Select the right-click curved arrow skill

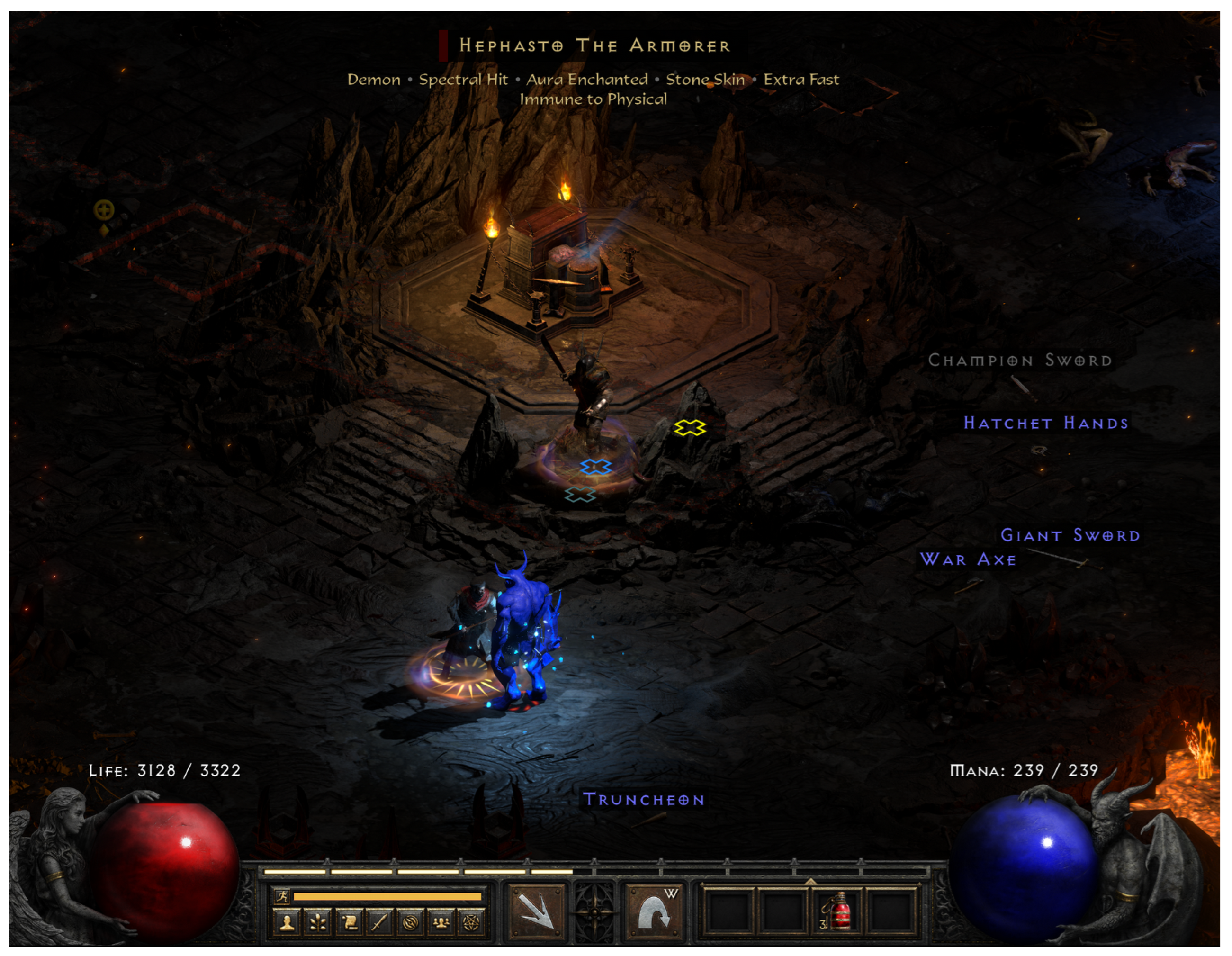pos(654,911)
